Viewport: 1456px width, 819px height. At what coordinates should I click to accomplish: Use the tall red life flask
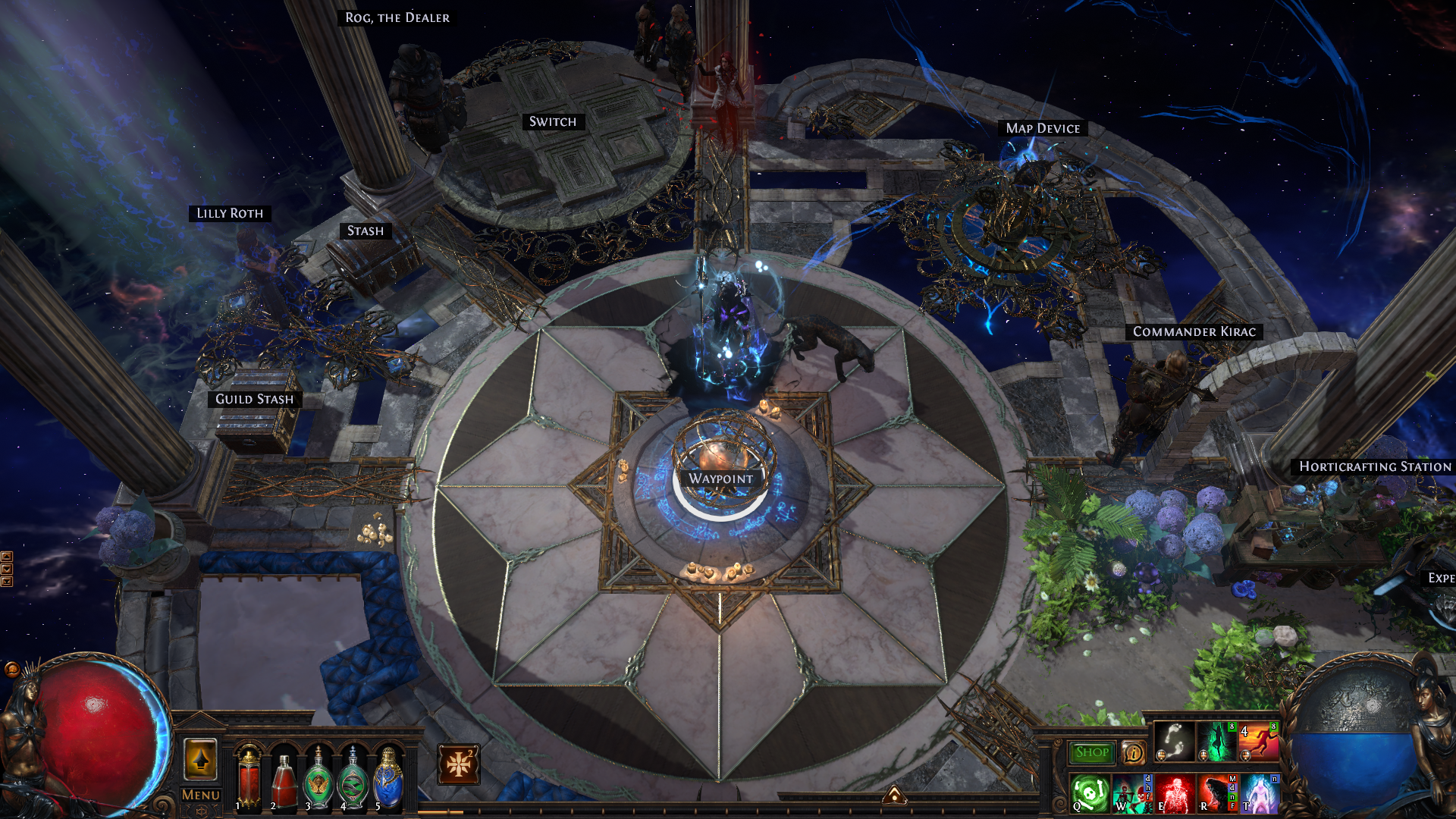pyautogui.click(x=249, y=777)
